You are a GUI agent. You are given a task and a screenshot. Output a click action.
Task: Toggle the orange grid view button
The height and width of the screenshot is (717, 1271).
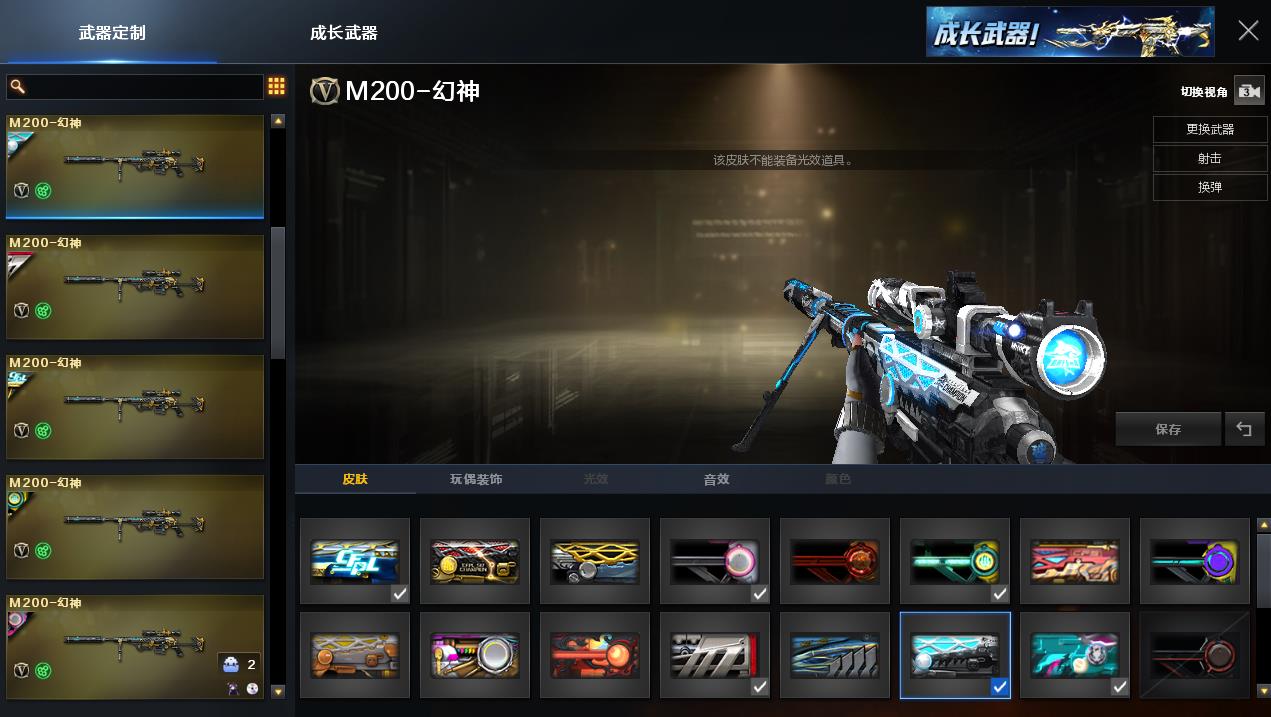pyautogui.click(x=277, y=87)
